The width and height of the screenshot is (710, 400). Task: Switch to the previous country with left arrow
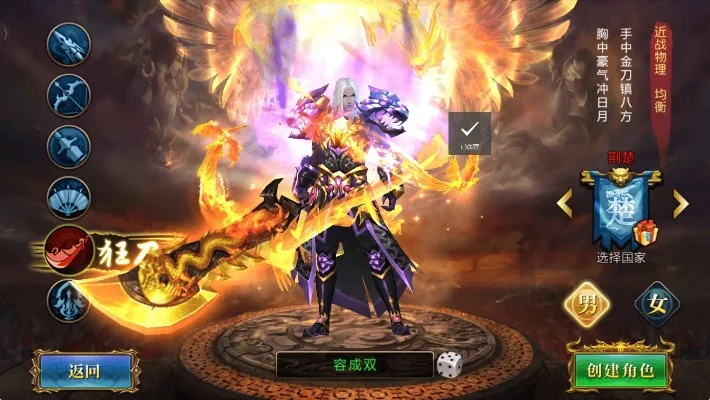(565, 204)
